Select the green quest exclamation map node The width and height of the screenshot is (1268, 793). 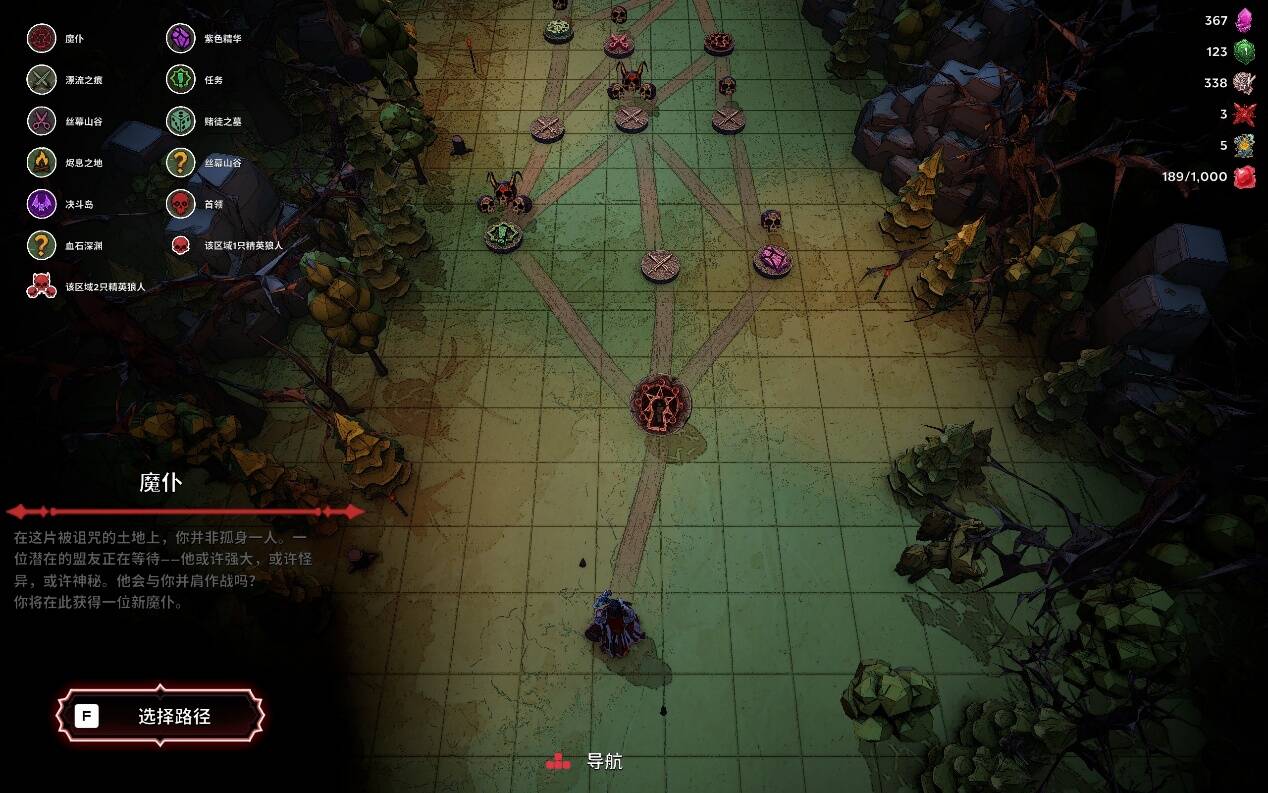(x=503, y=236)
